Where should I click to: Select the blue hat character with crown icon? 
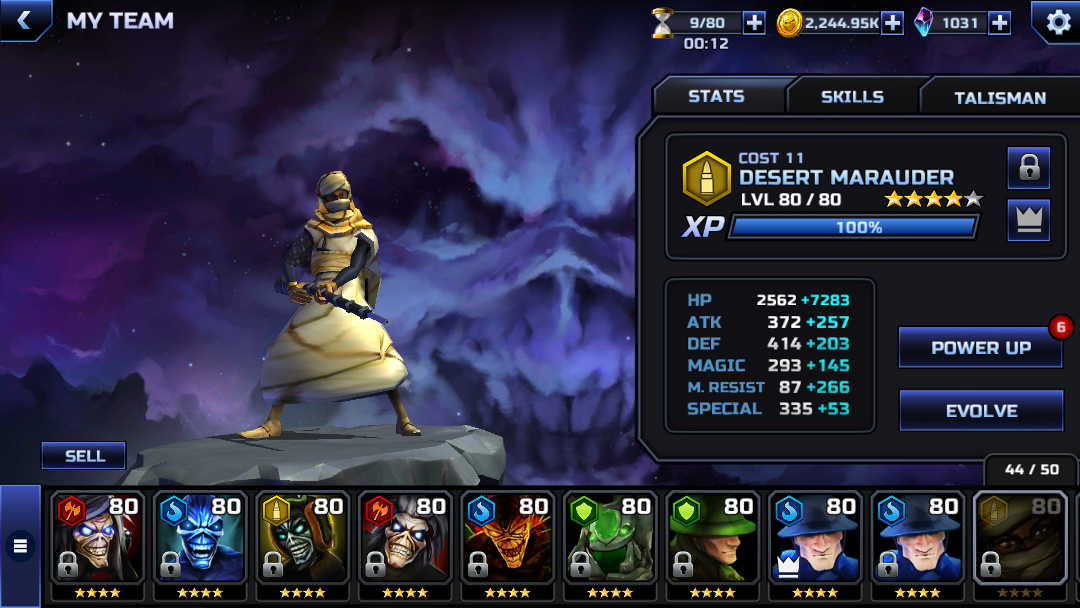point(815,539)
